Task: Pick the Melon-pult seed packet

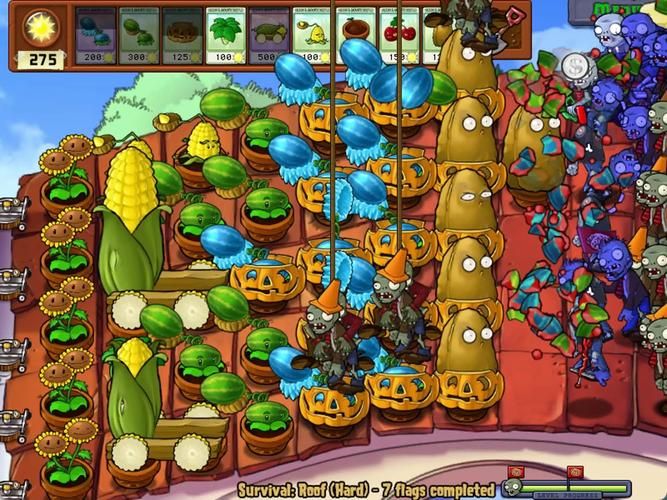Action: (x=139, y=37)
